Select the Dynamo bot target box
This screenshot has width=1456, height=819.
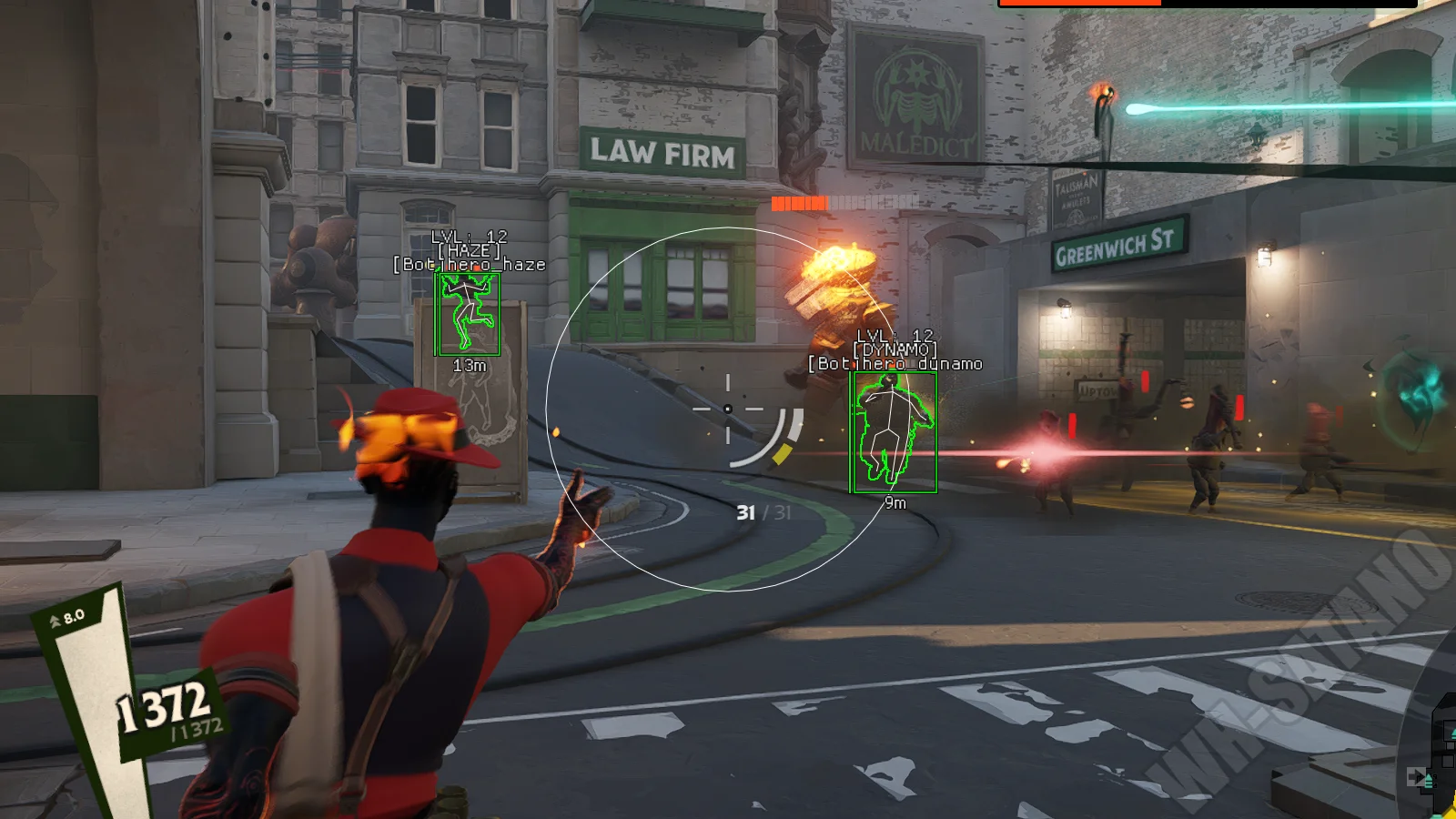(894, 432)
